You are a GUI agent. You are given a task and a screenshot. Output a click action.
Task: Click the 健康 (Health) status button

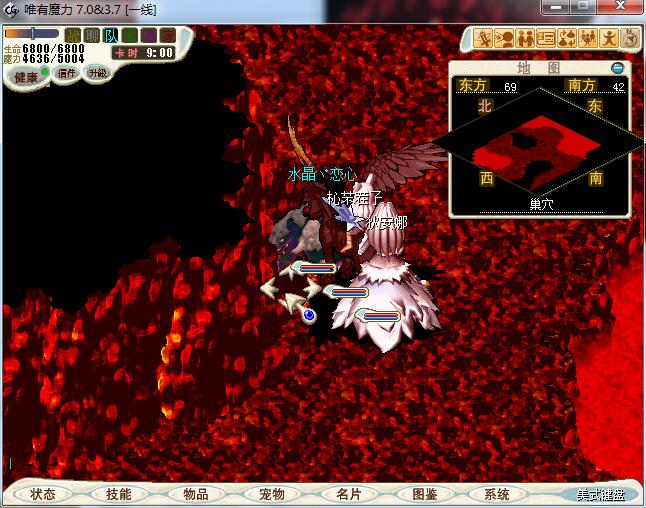pyautogui.click(x=26, y=77)
